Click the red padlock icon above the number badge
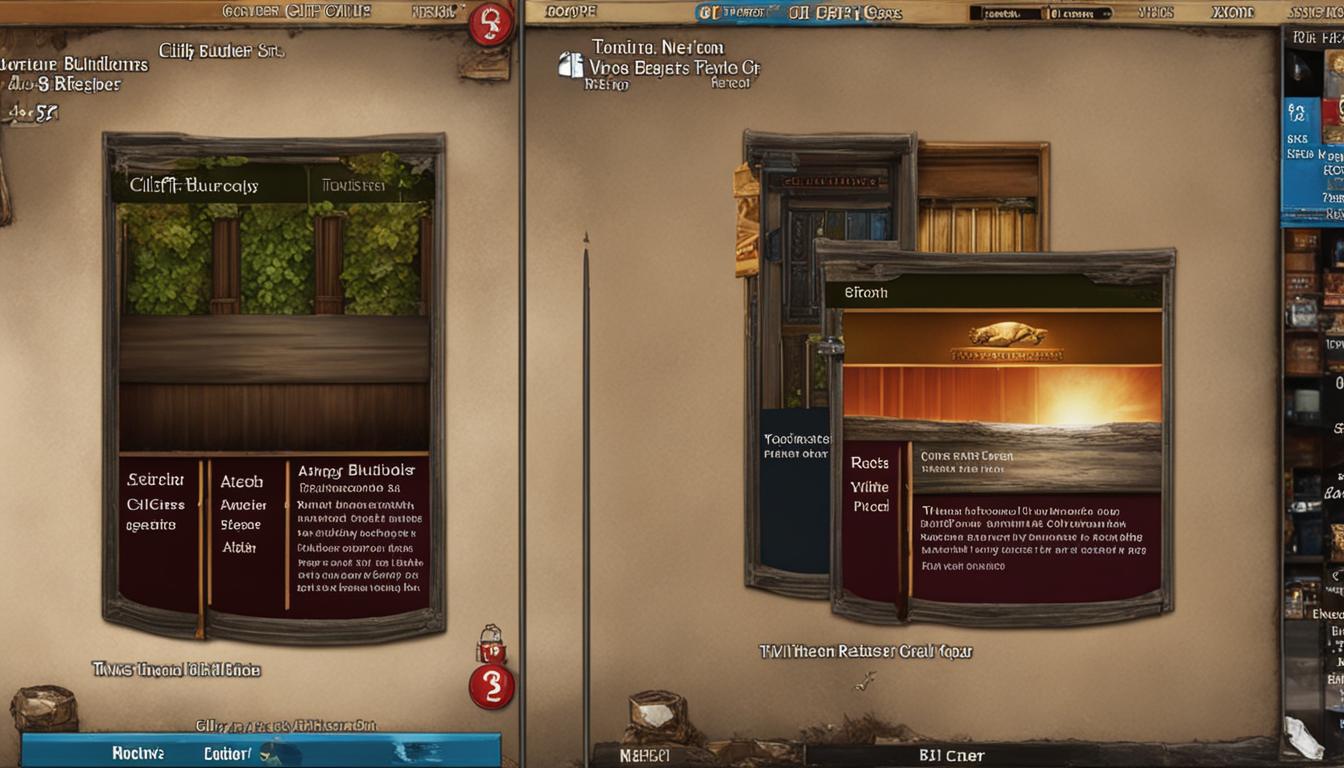 (490, 645)
